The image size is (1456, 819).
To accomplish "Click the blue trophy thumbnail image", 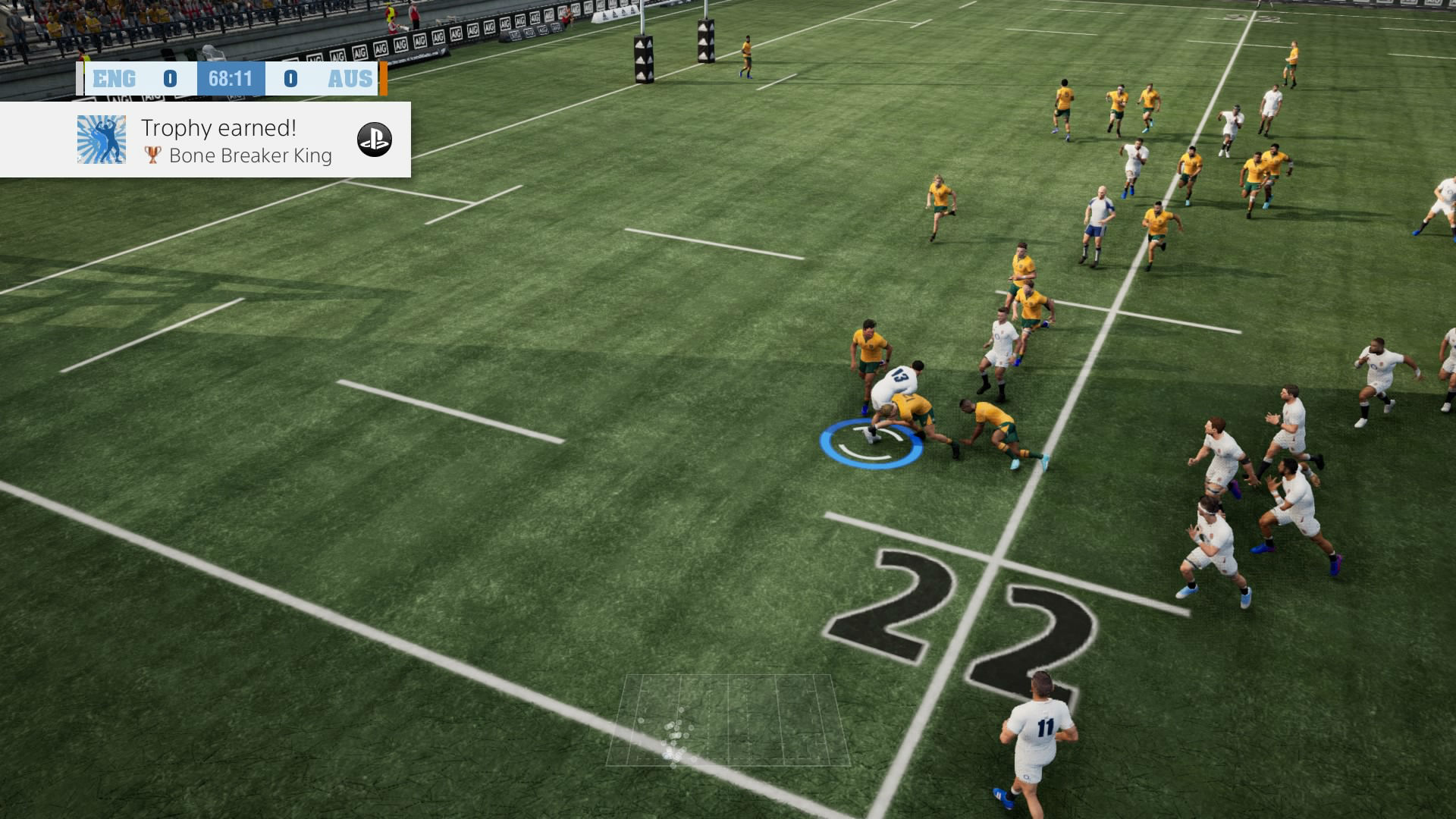I will click(102, 140).
